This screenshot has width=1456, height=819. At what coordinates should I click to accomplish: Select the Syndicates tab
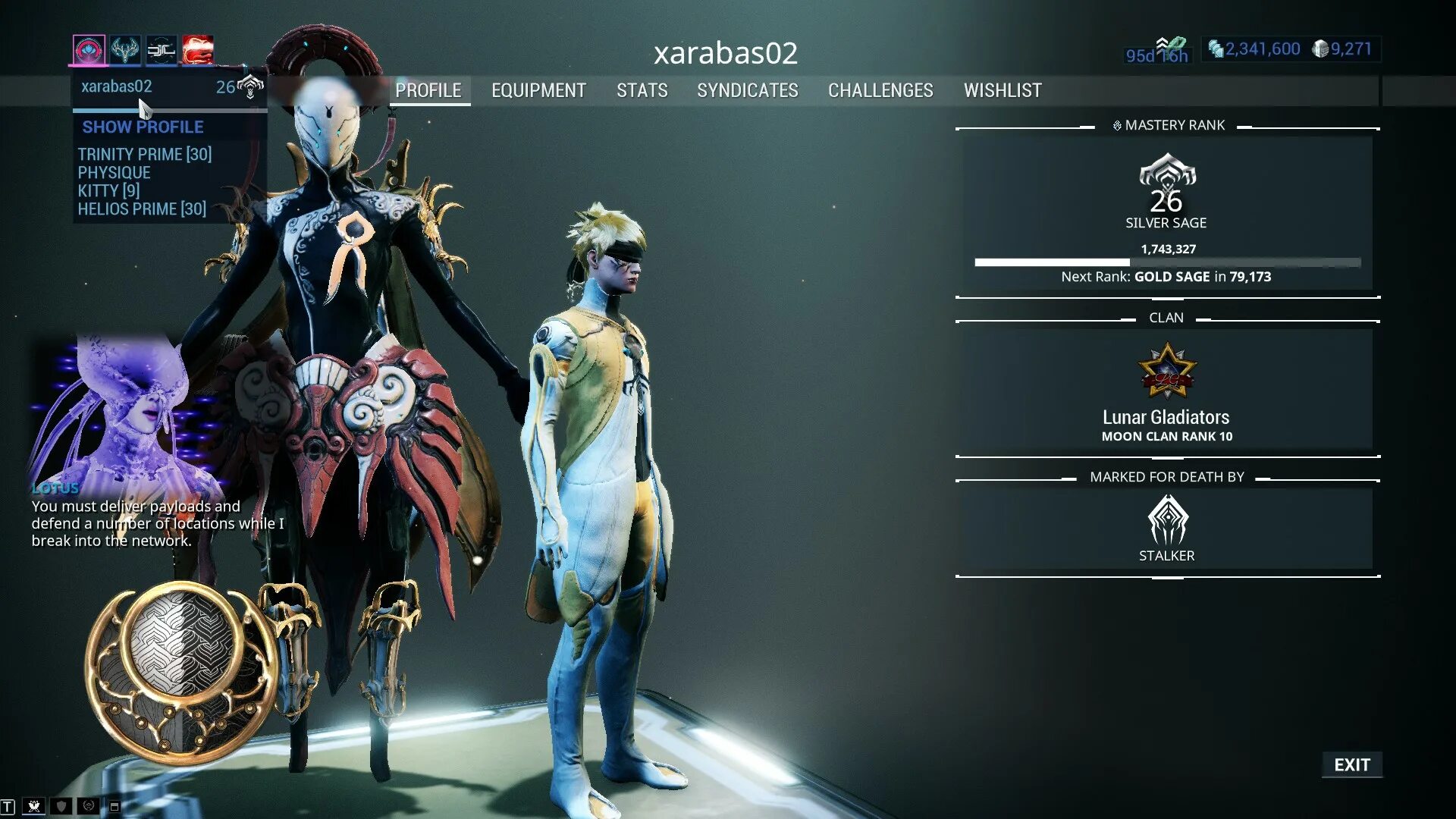[x=747, y=90]
